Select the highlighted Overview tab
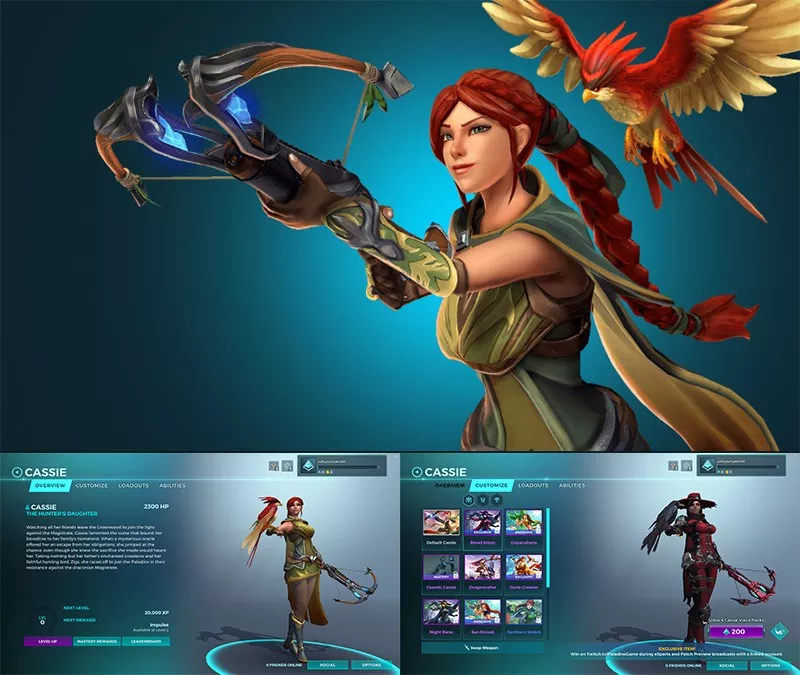The height and width of the screenshot is (675, 800). tap(50, 485)
